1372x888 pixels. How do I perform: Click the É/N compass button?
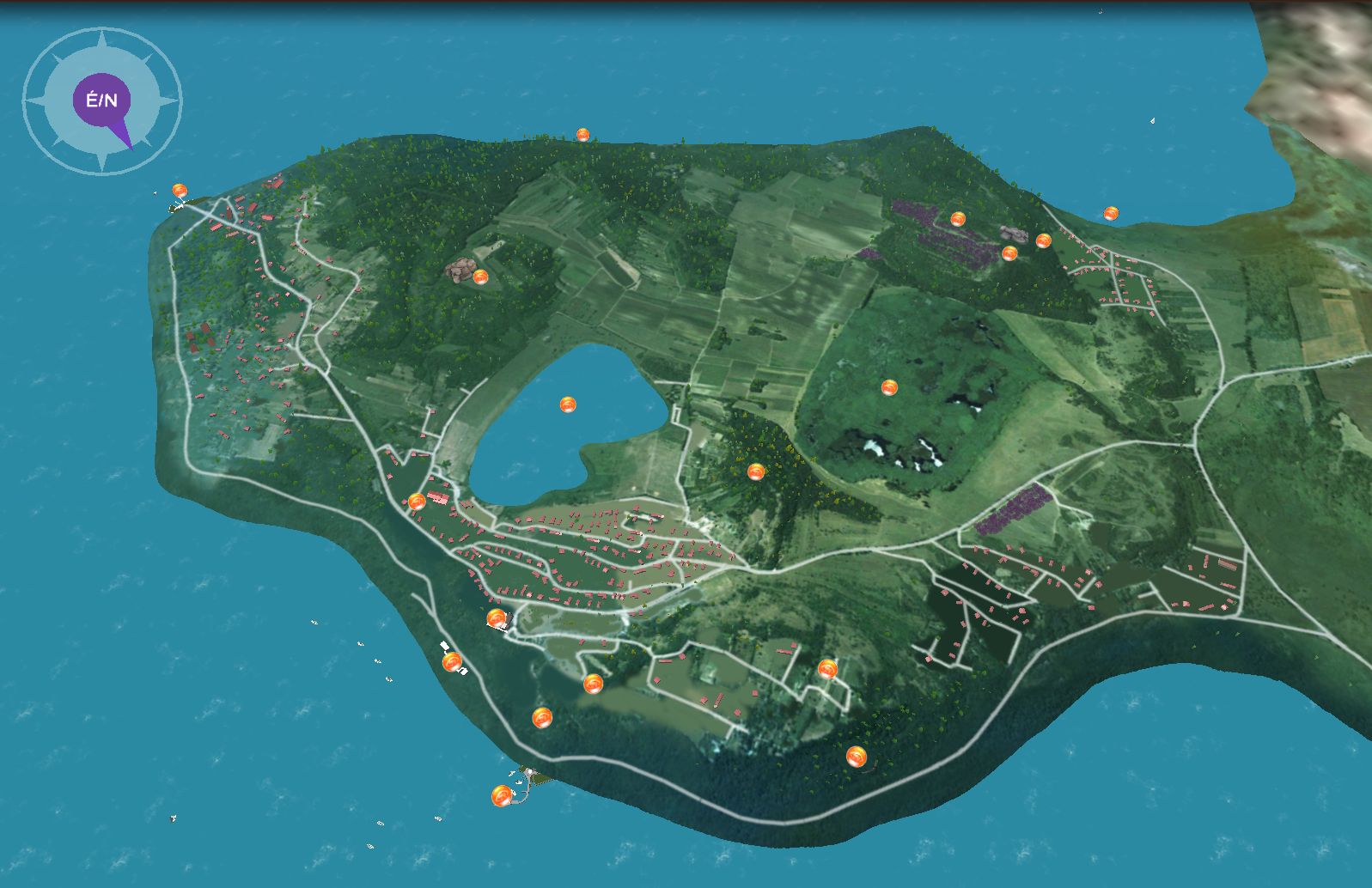[101, 100]
